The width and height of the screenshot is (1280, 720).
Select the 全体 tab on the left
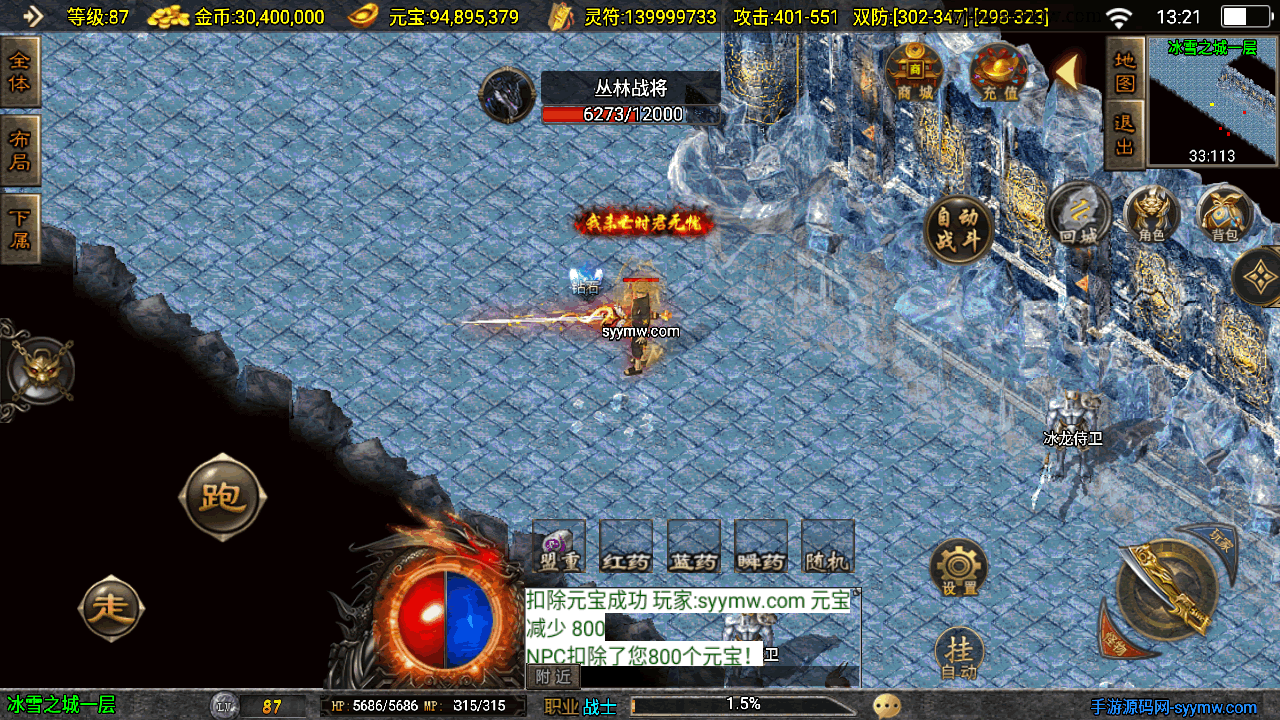click(x=20, y=72)
